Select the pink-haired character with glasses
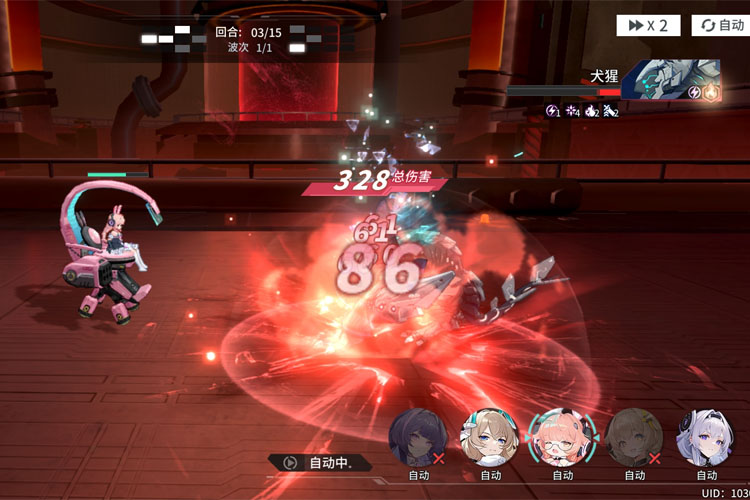This screenshot has height=500, width=750. click(x=562, y=437)
